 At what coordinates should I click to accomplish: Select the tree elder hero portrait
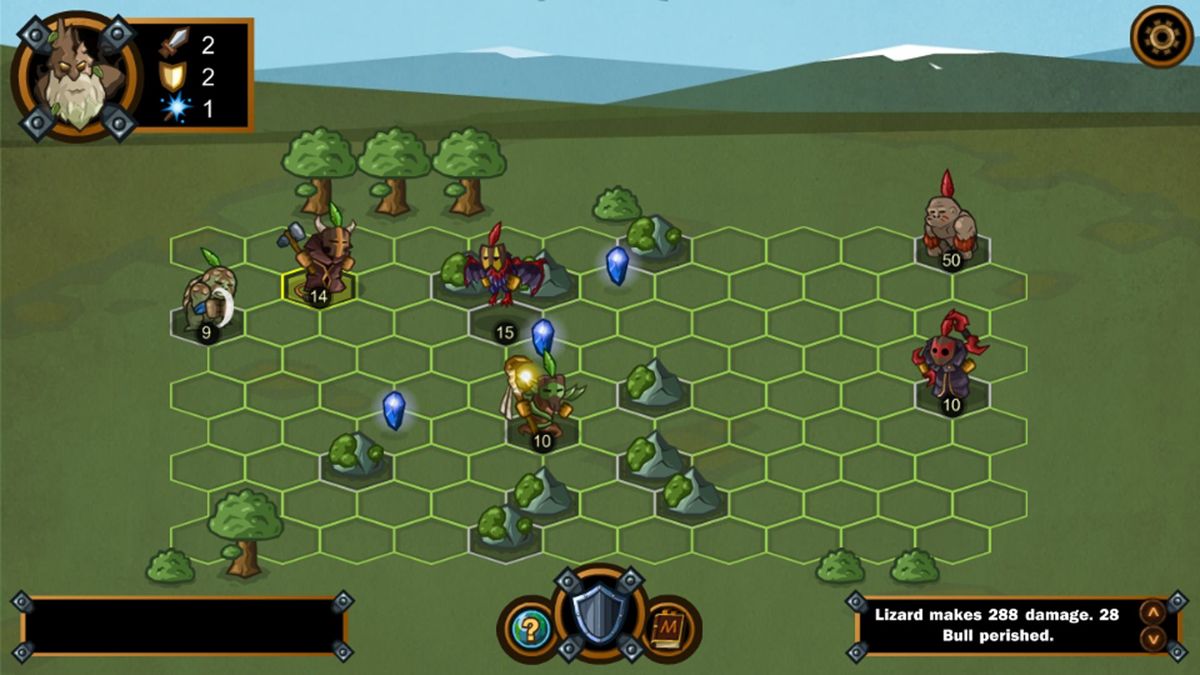pos(75,77)
